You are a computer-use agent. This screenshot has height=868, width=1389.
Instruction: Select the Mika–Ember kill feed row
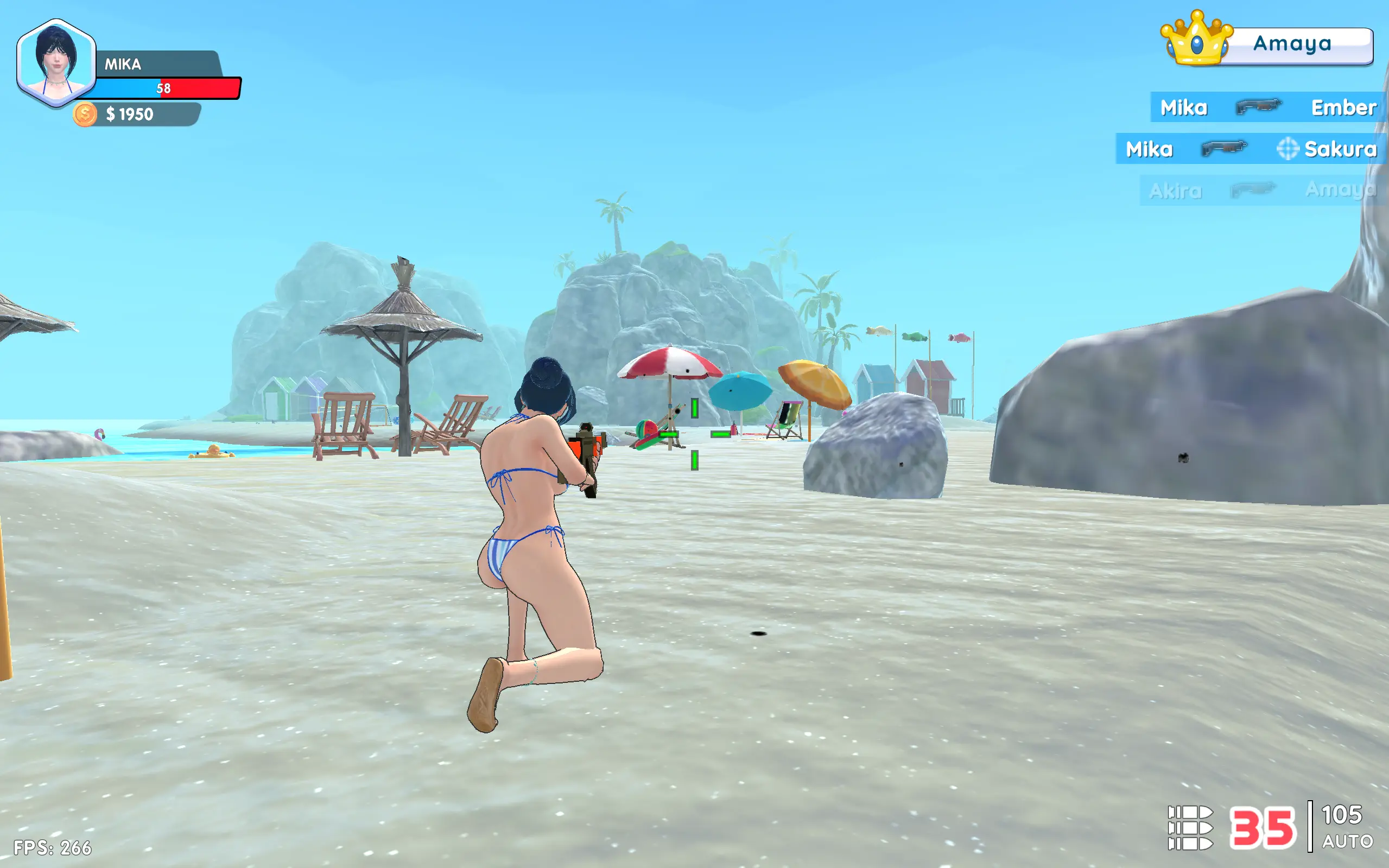pyautogui.click(x=1267, y=107)
